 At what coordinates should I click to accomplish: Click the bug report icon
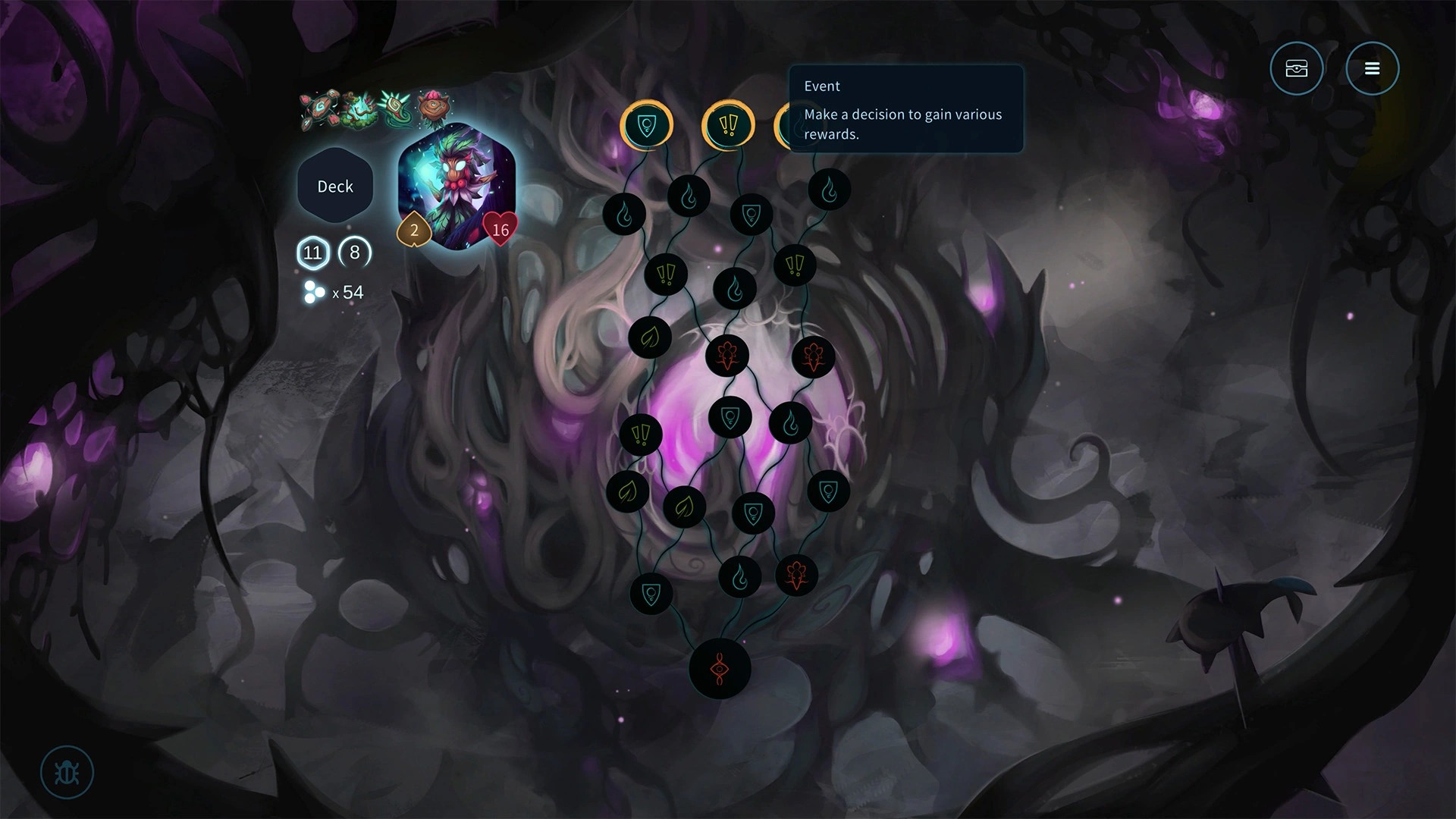pyautogui.click(x=67, y=773)
